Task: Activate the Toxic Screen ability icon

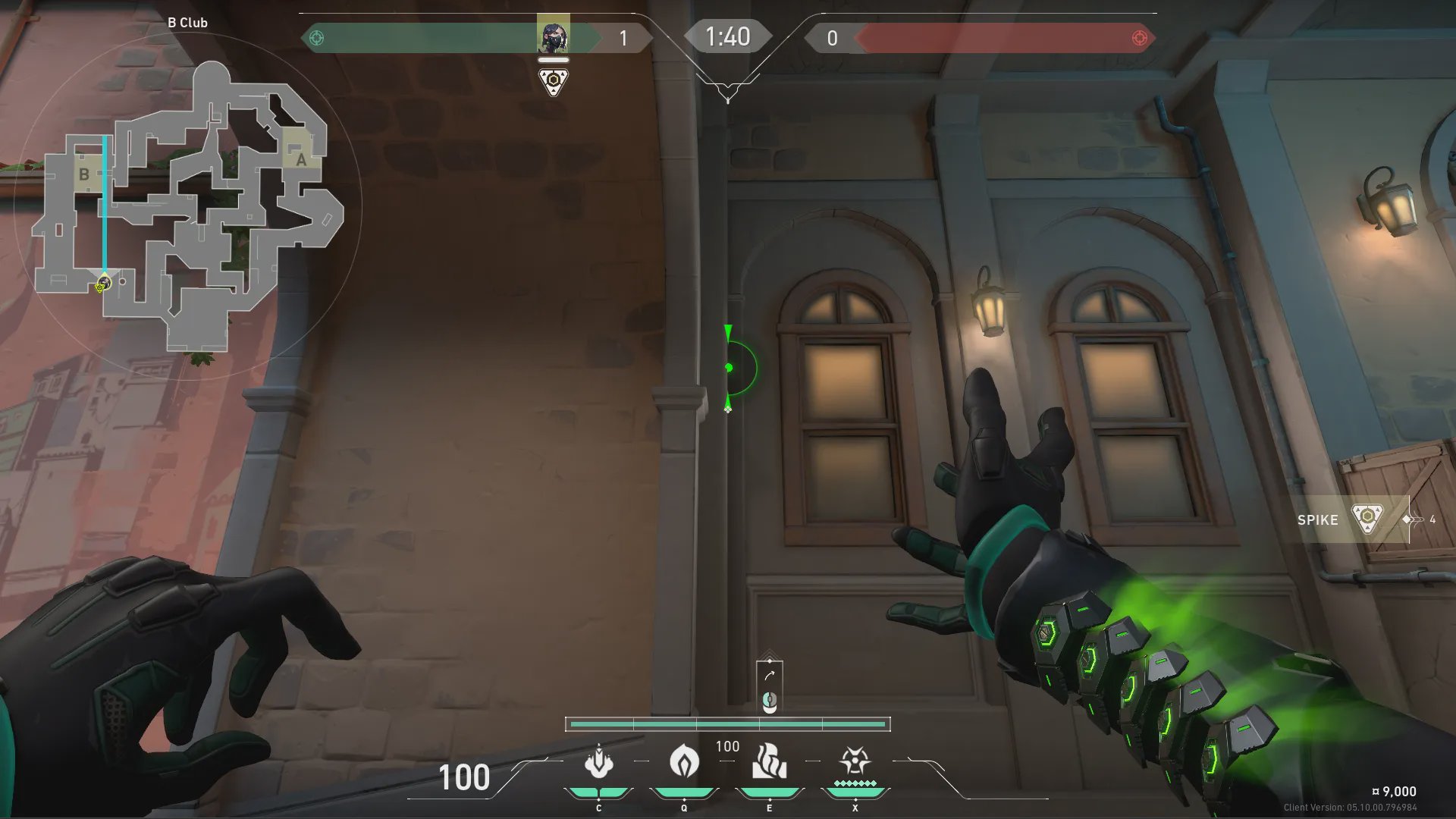Action: [769, 762]
